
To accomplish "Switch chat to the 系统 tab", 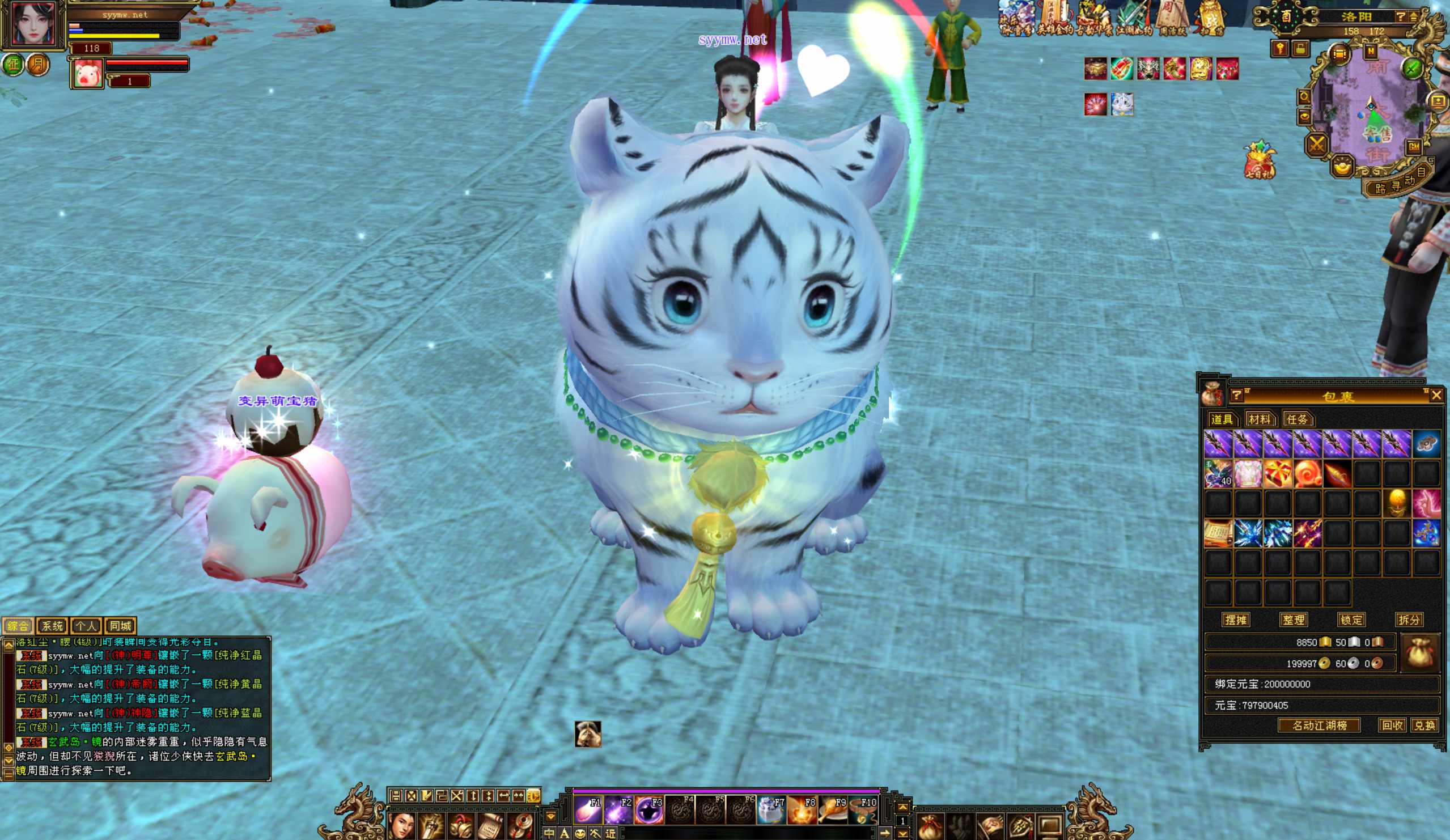I will click(x=52, y=625).
